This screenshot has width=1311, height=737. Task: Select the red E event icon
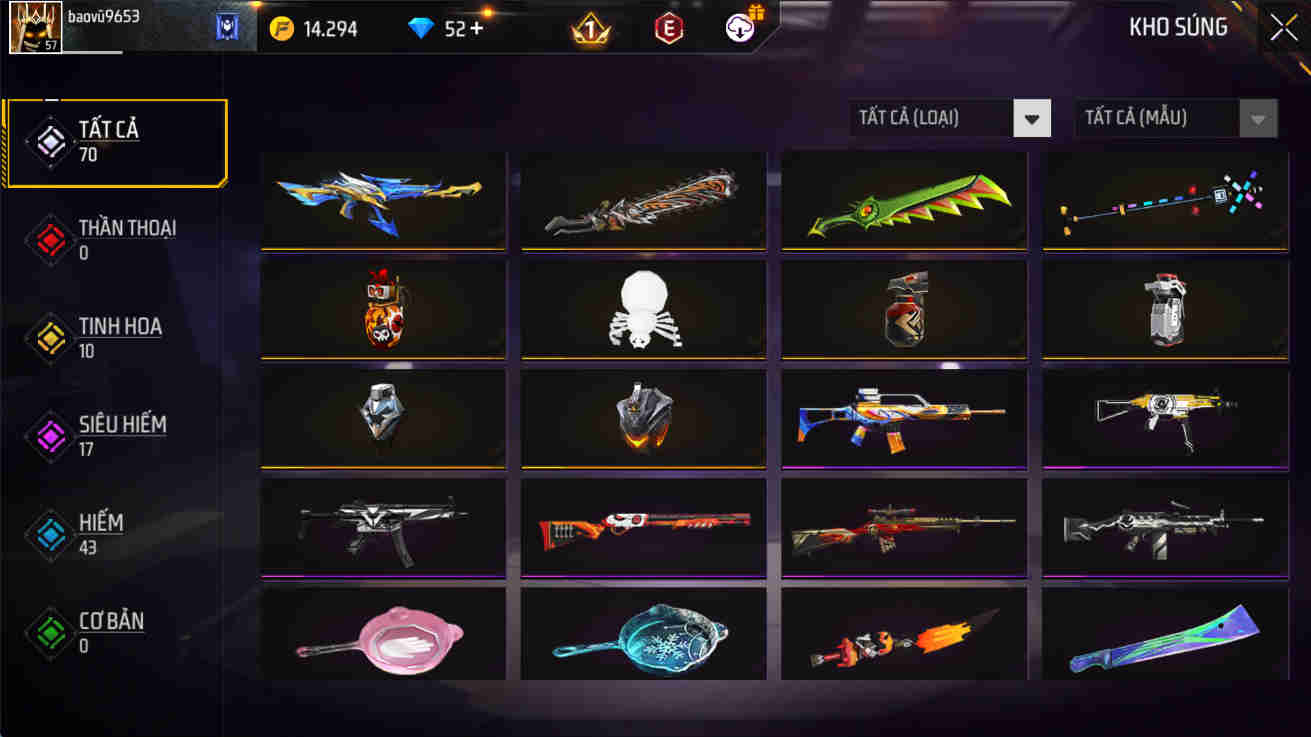coord(670,27)
